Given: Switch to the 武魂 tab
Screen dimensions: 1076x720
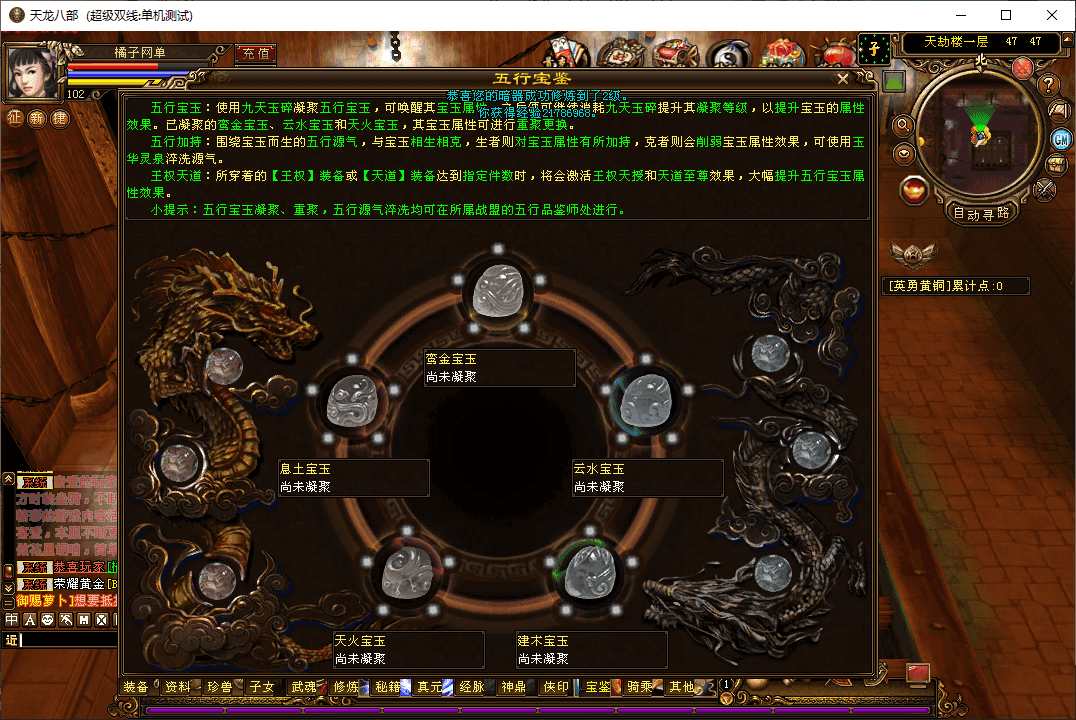Looking at the screenshot, I should pyautogui.click(x=304, y=687).
